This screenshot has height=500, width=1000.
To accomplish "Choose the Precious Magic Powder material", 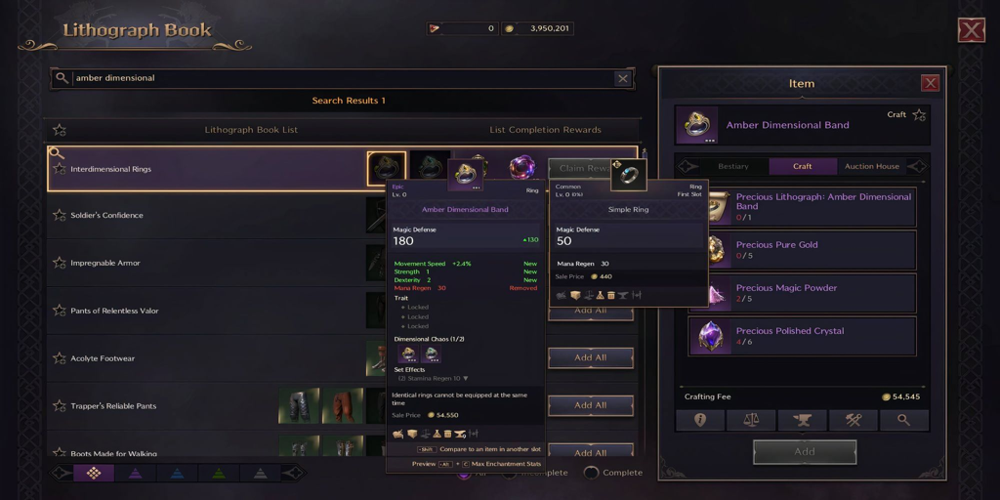I will tap(800, 293).
